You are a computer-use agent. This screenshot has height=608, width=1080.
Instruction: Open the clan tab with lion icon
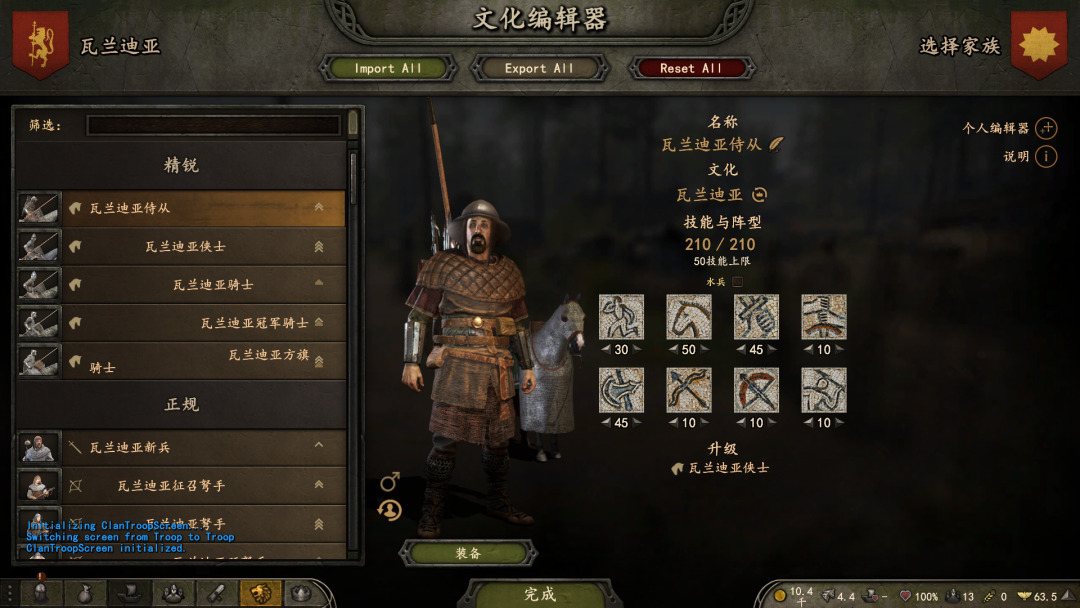tap(259, 594)
